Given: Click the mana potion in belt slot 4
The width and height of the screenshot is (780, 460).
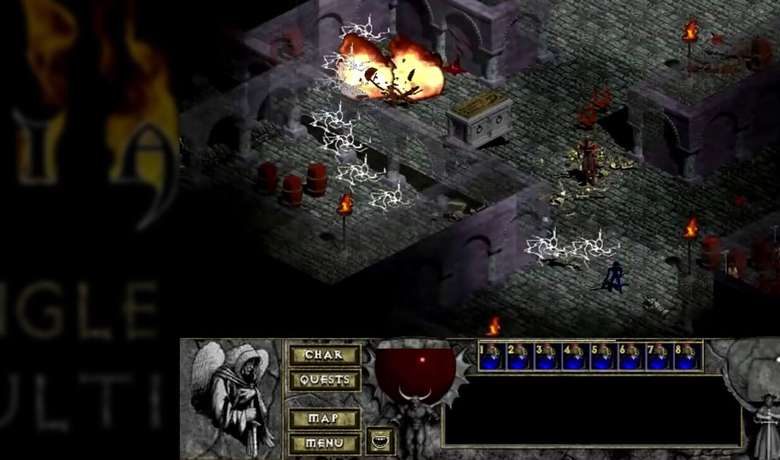Looking at the screenshot, I should [577, 357].
